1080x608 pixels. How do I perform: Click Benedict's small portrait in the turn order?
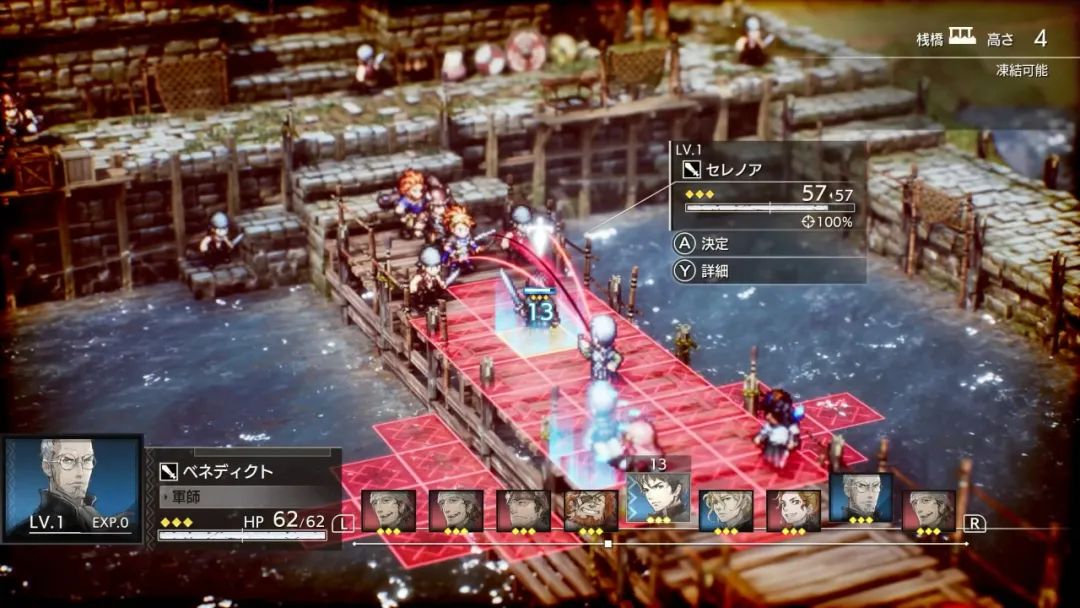pyautogui.click(x=861, y=497)
